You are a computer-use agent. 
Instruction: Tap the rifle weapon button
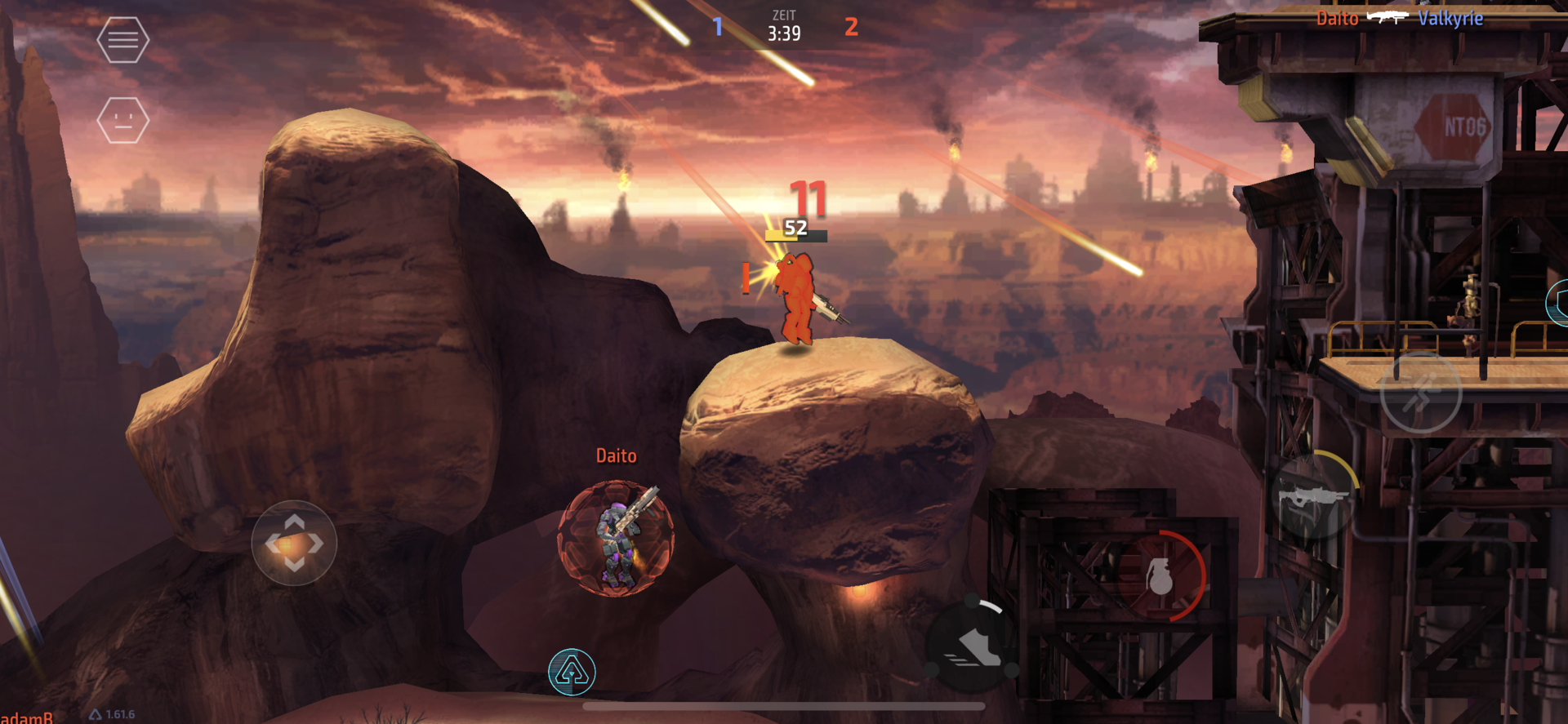tap(1312, 496)
